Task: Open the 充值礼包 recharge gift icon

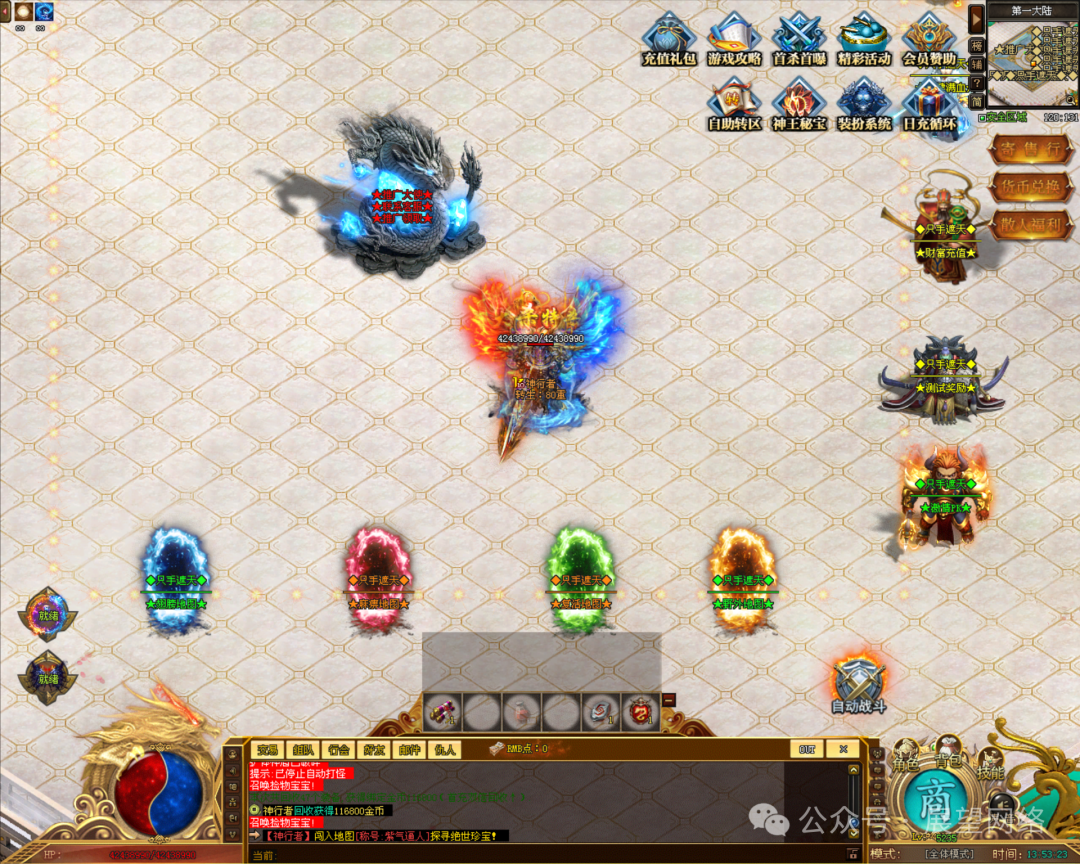Action: pos(668,38)
